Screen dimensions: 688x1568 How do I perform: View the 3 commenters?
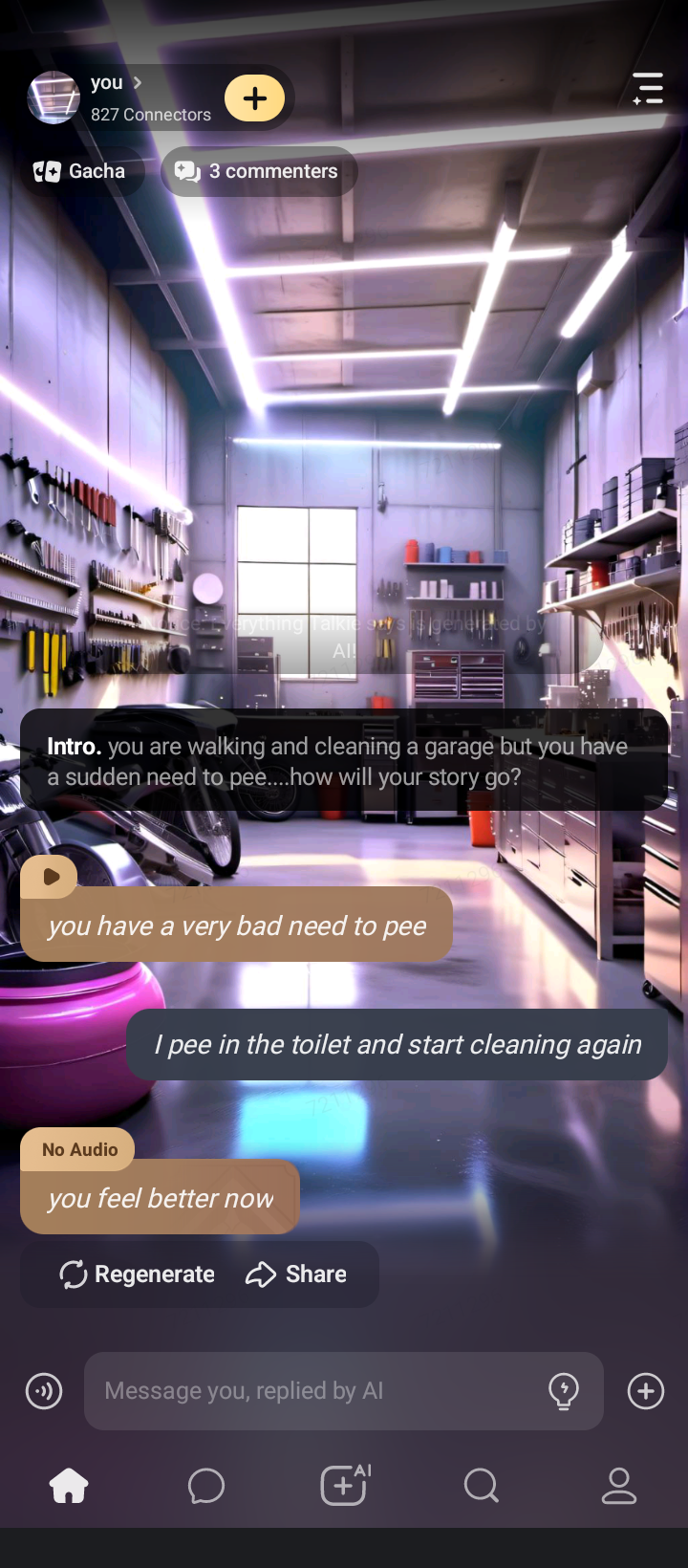(258, 171)
